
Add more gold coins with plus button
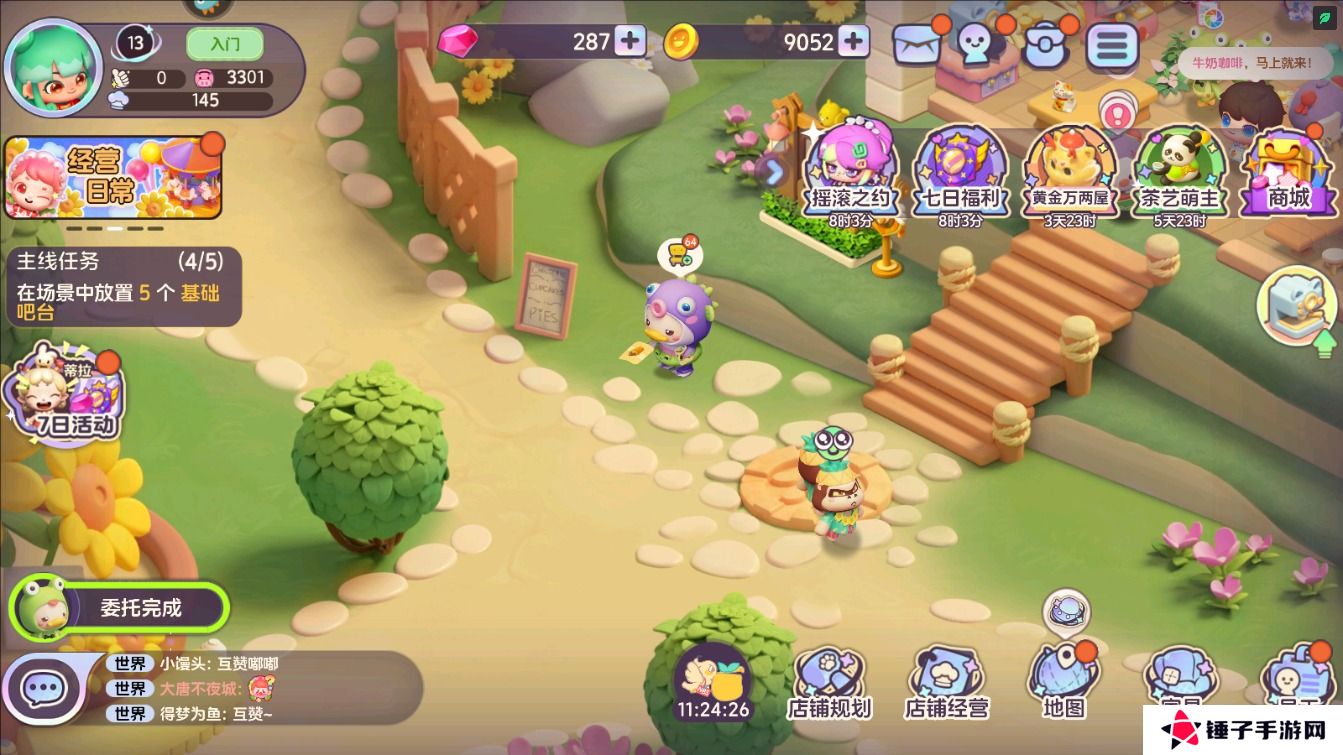coord(853,41)
